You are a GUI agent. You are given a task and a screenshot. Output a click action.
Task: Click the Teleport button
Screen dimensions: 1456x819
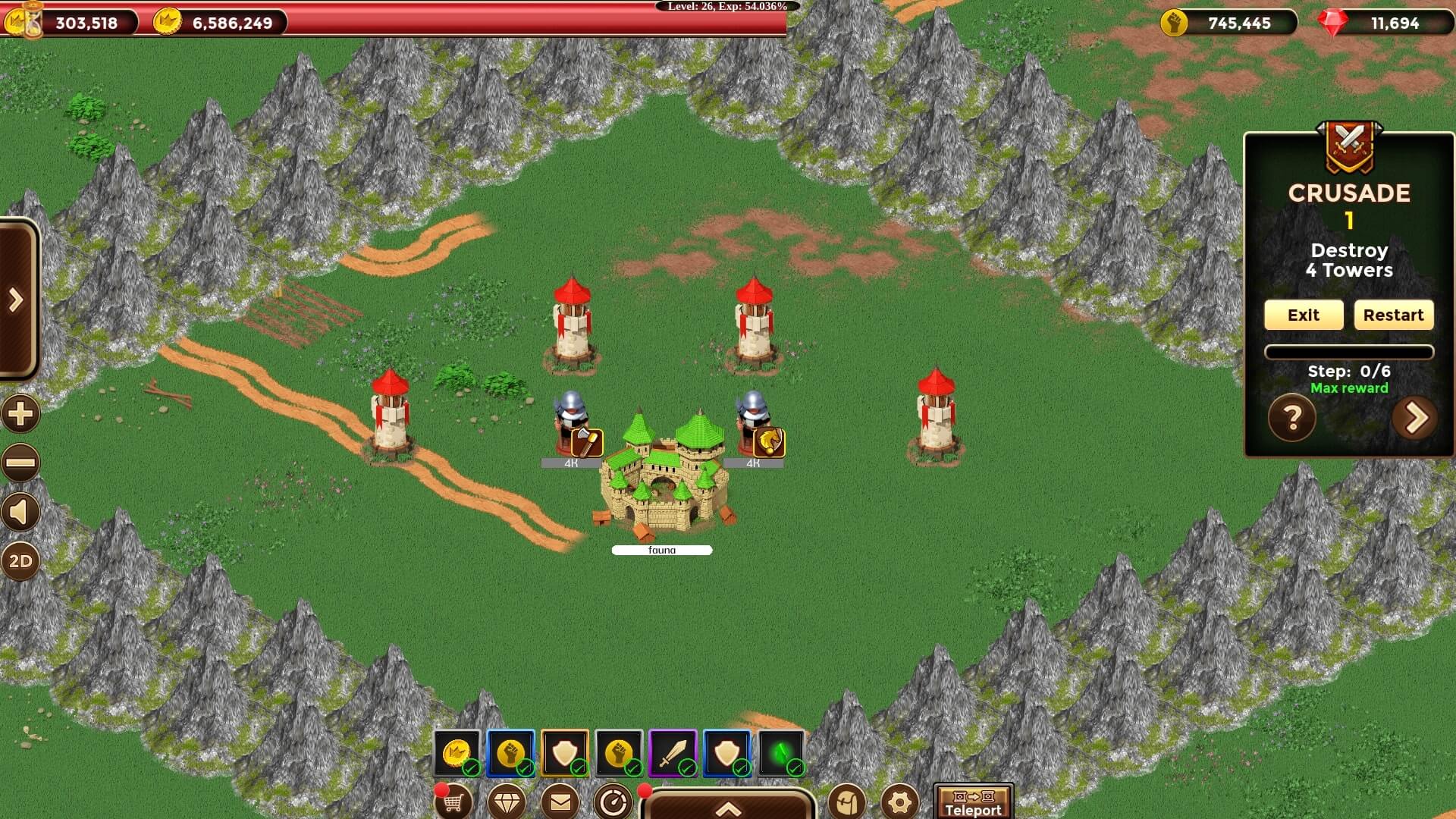tap(973, 802)
